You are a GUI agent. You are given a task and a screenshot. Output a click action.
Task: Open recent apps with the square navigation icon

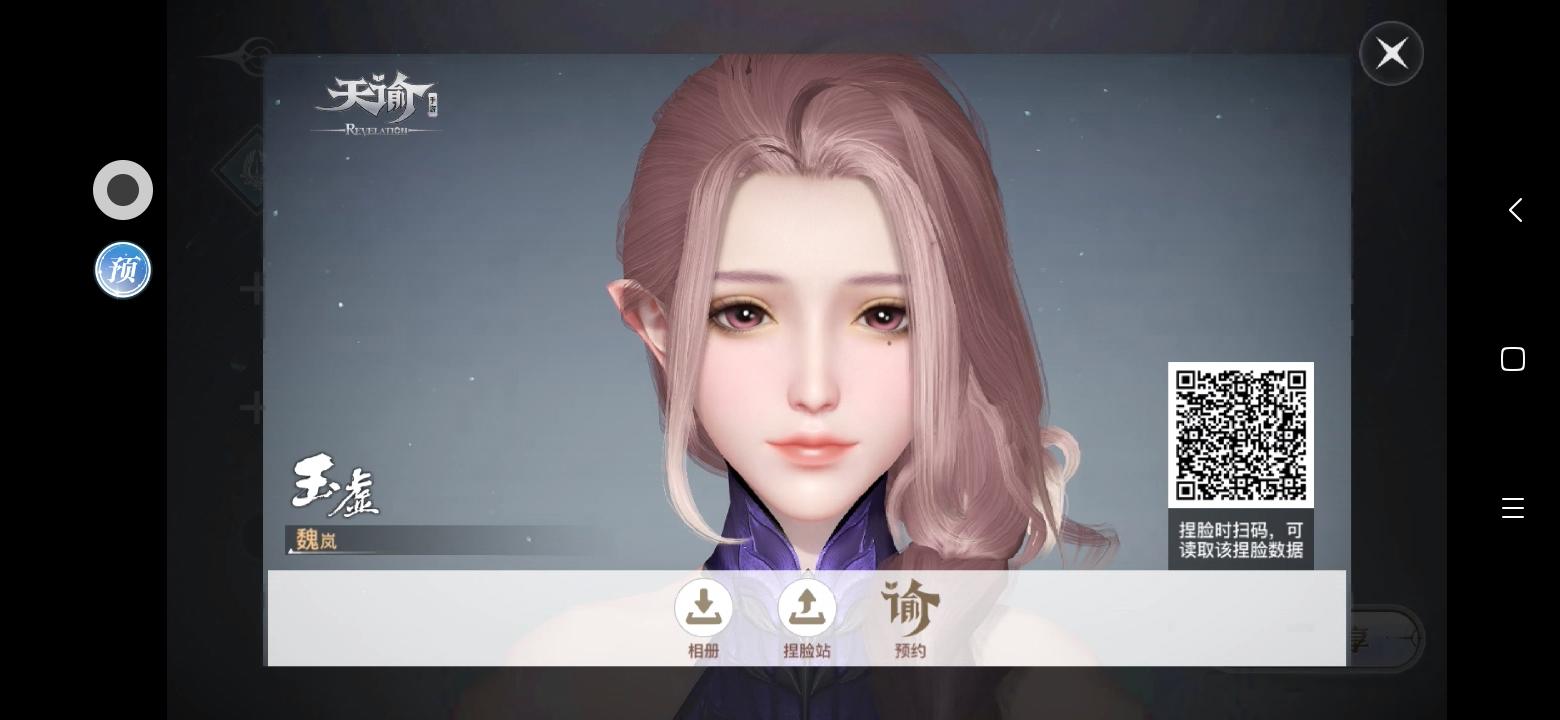tap(1513, 358)
